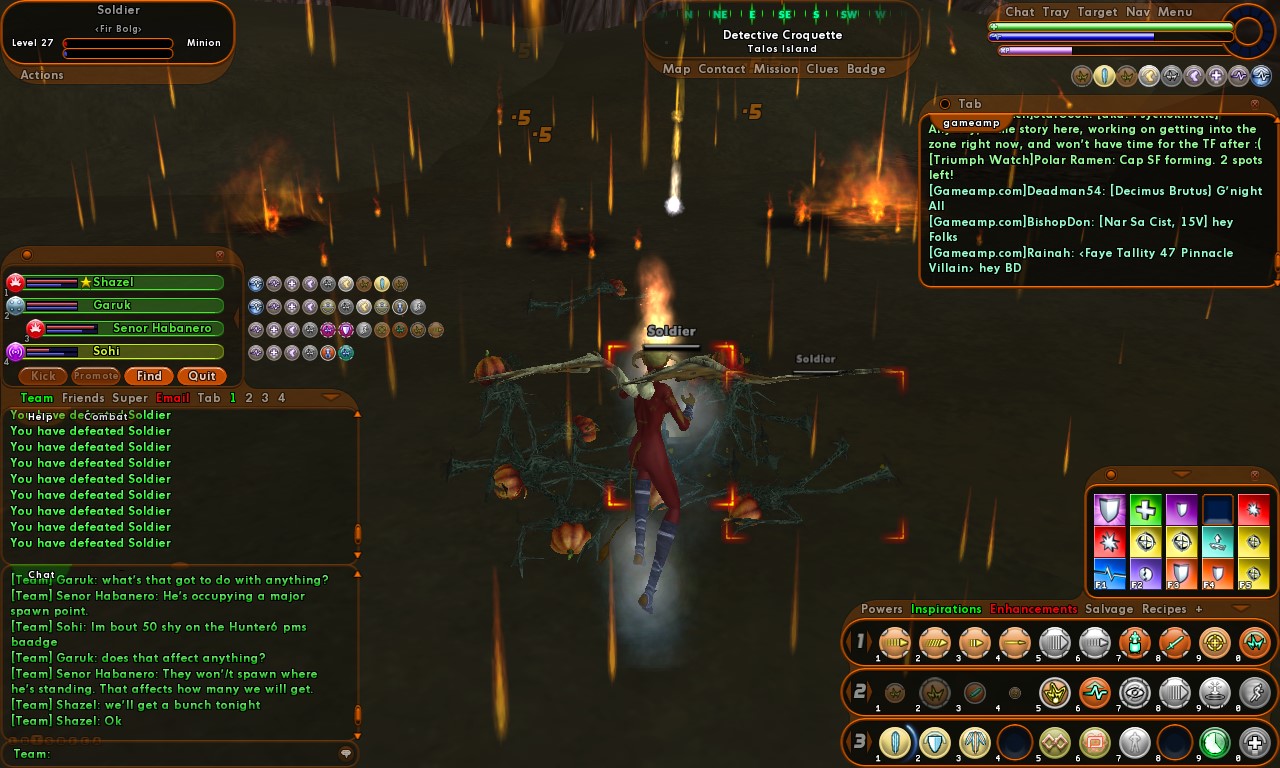The width and height of the screenshot is (1280, 768).
Task: Select teammate Sohi in team list
Action: click(107, 351)
